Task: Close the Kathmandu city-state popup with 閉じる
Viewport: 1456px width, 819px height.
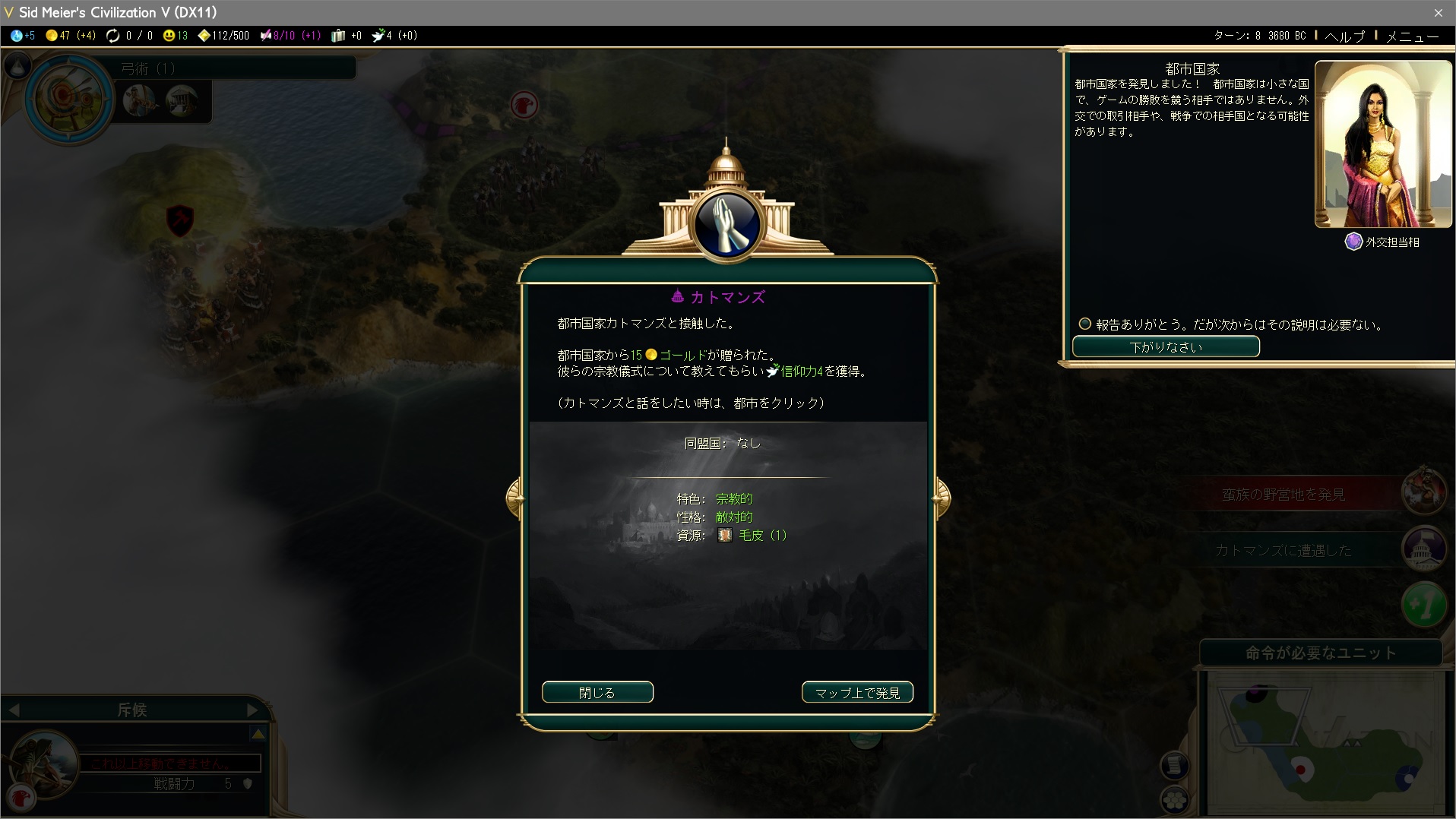Action: tap(597, 692)
